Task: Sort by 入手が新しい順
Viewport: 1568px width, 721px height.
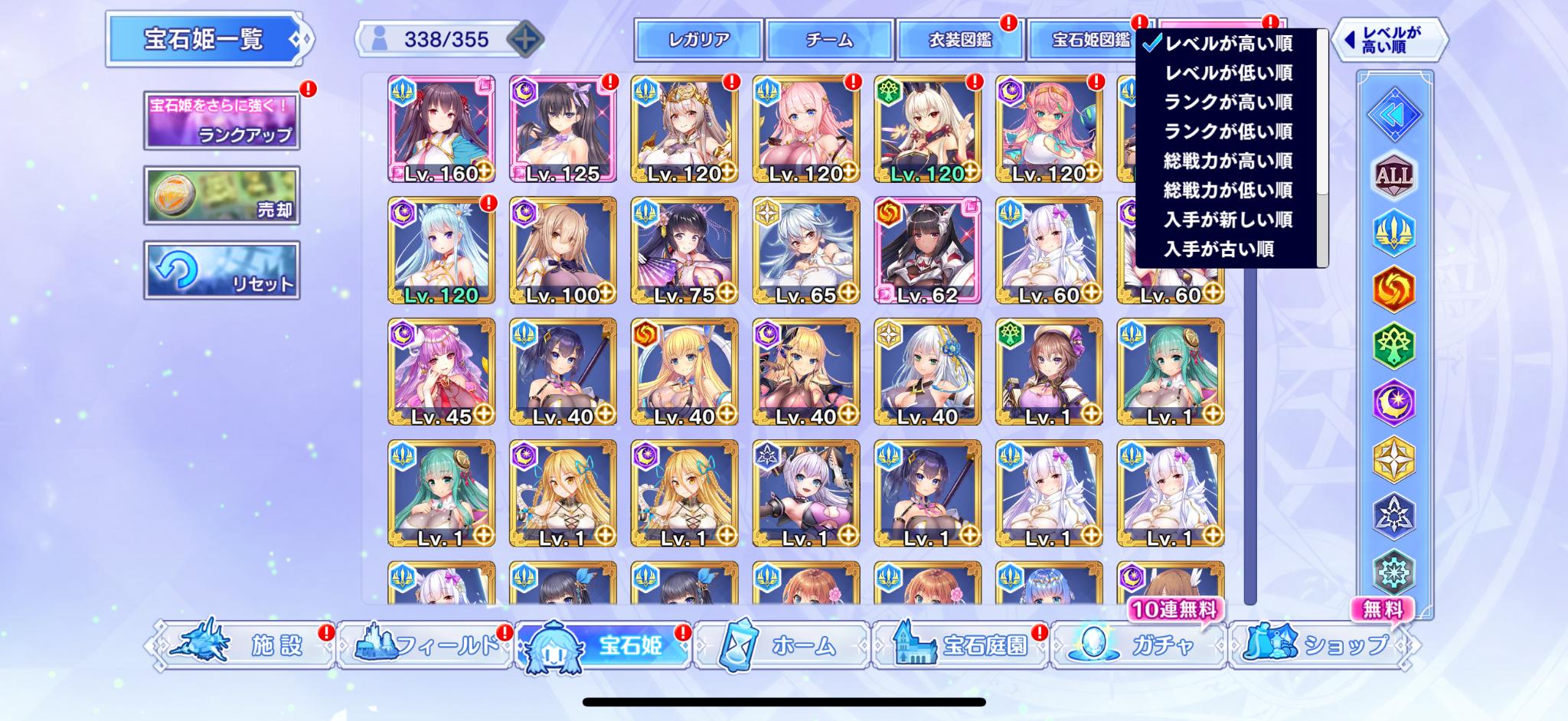Action: (1228, 220)
